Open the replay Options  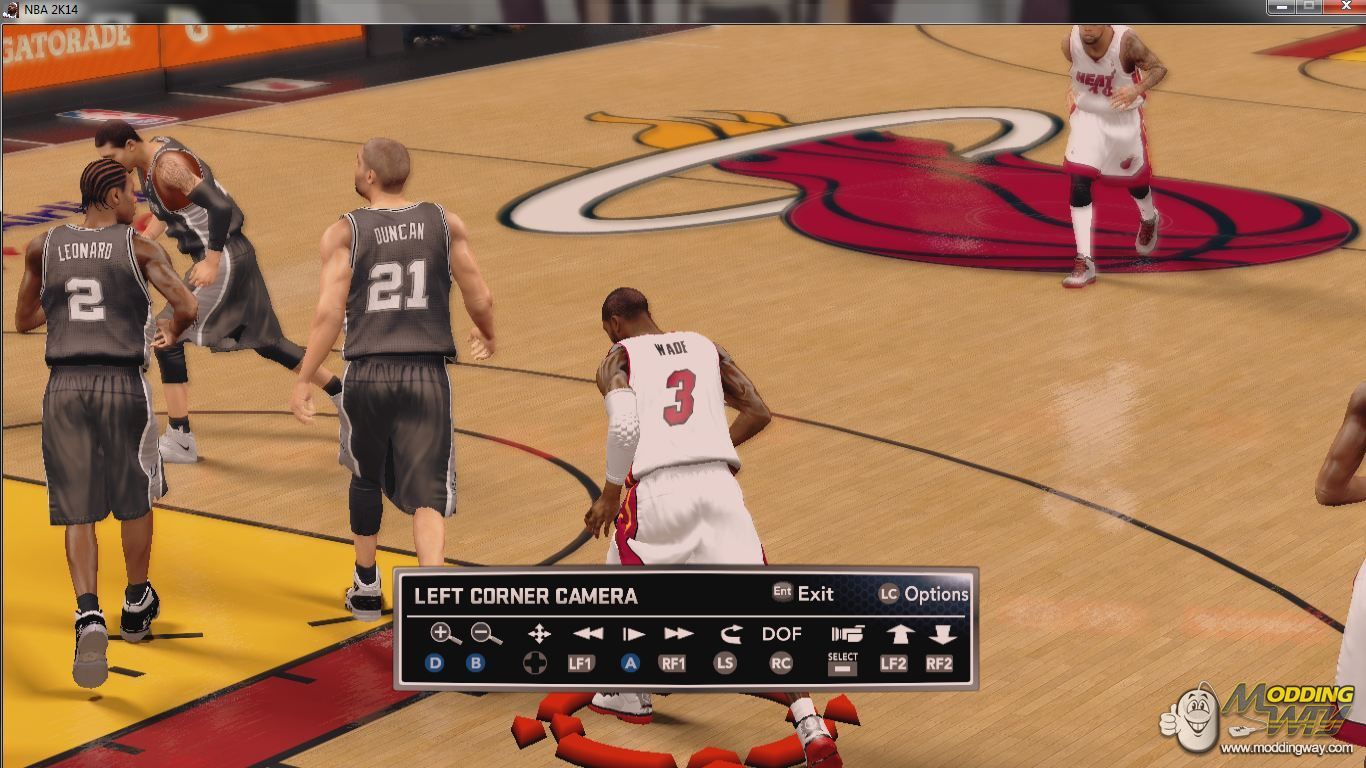(x=924, y=594)
